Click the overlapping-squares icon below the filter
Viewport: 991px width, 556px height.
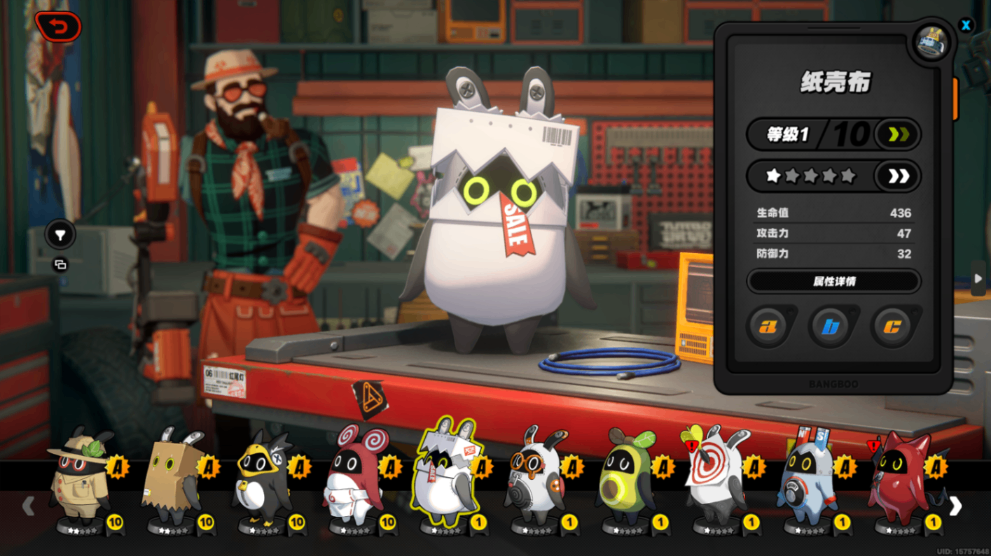60,265
